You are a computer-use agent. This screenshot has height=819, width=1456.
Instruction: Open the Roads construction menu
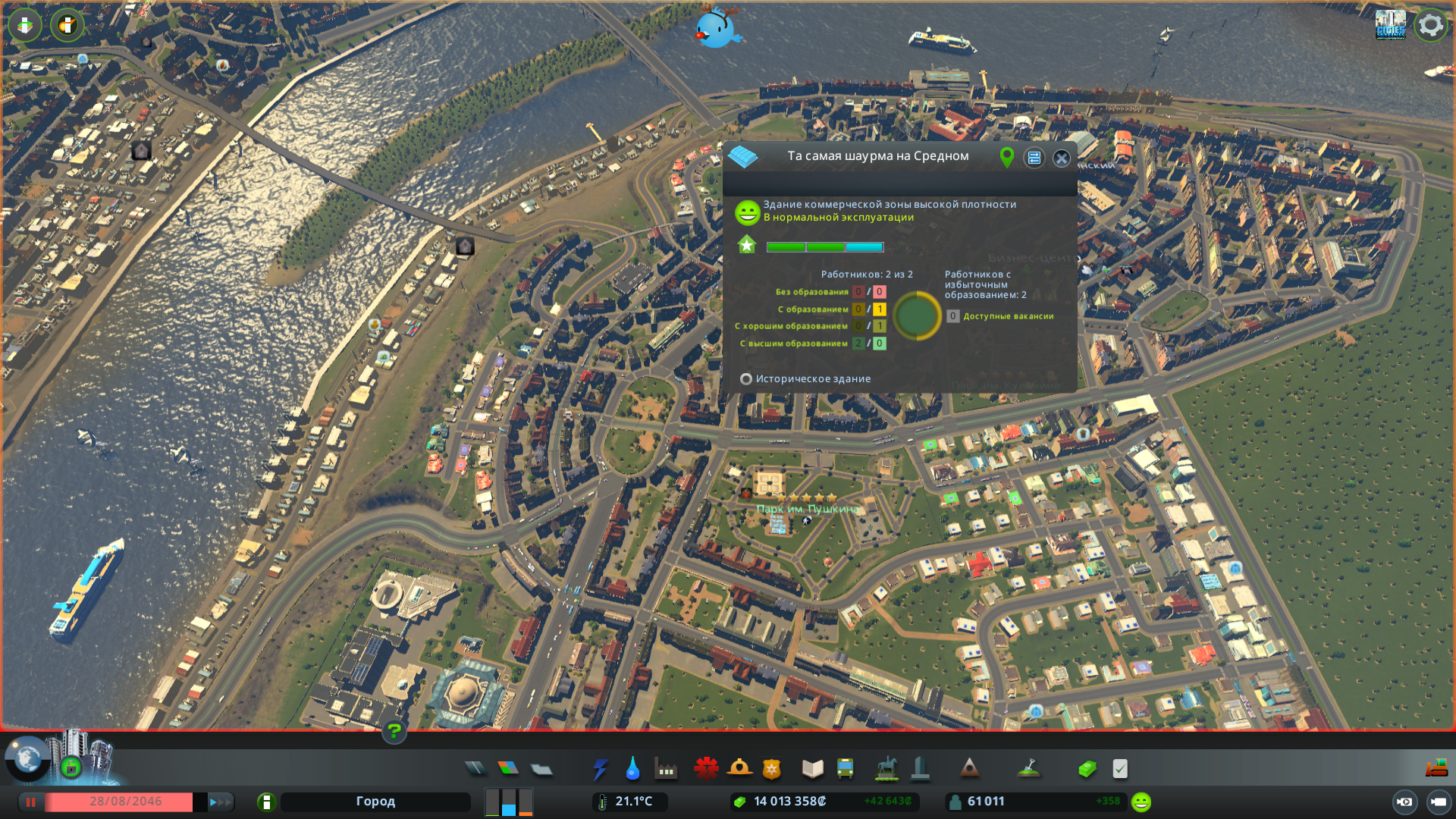(475, 768)
